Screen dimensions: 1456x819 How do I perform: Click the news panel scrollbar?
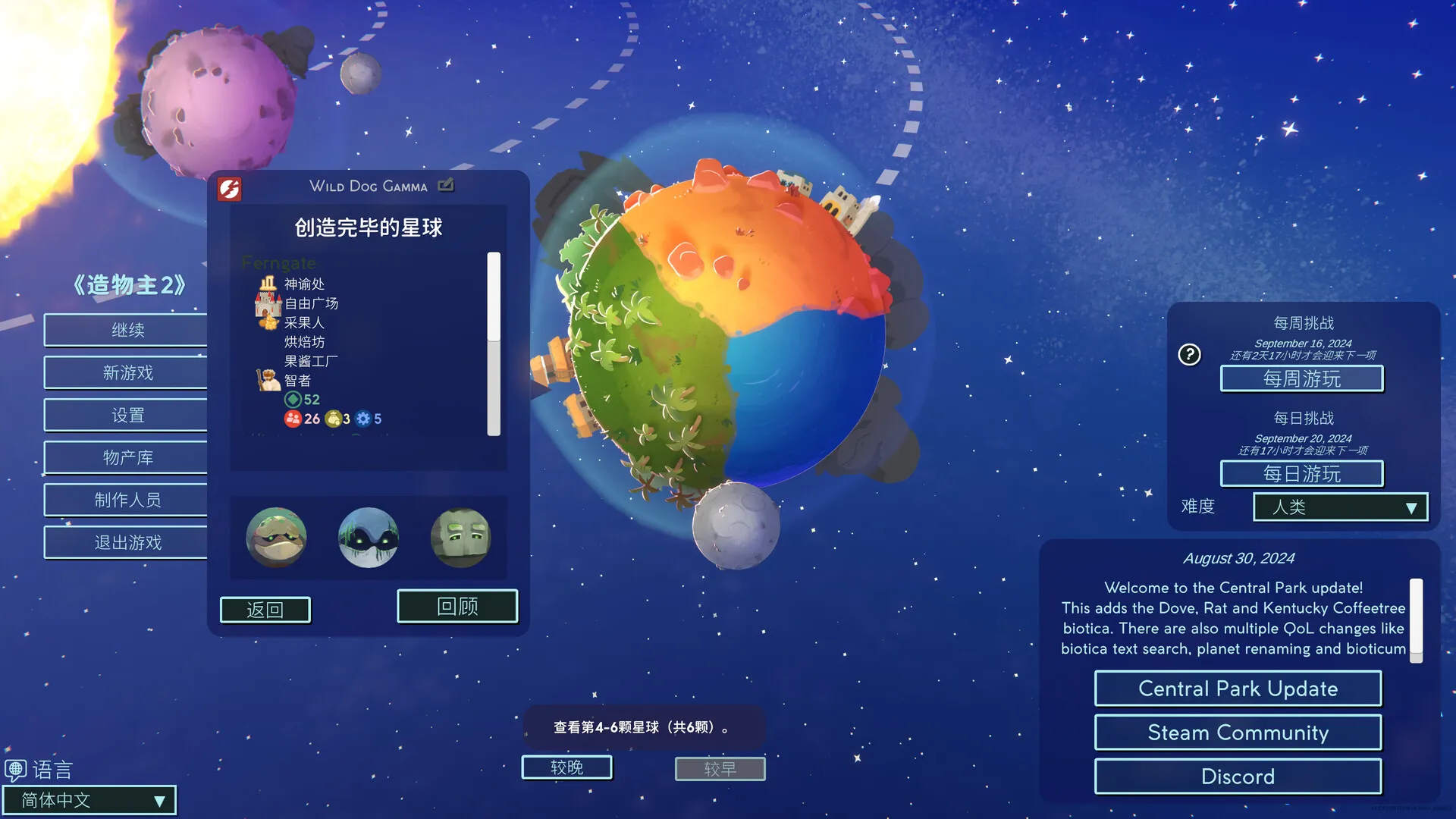point(1415,618)
